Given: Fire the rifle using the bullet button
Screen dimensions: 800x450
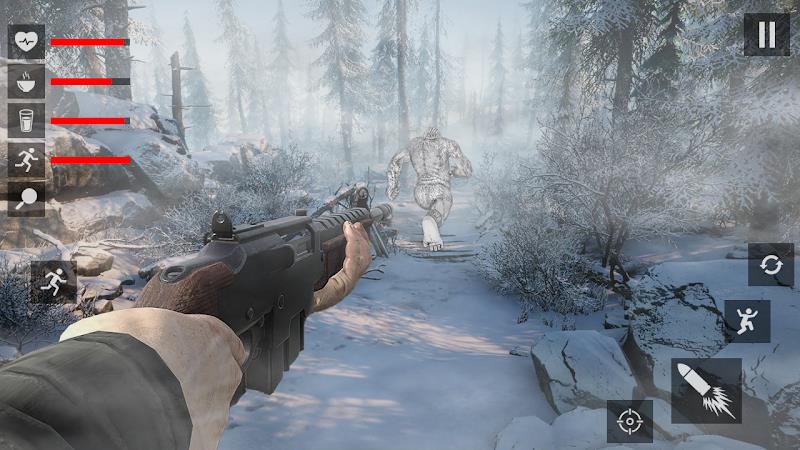Looking at the screenshot, I should (x=706, y=391).
